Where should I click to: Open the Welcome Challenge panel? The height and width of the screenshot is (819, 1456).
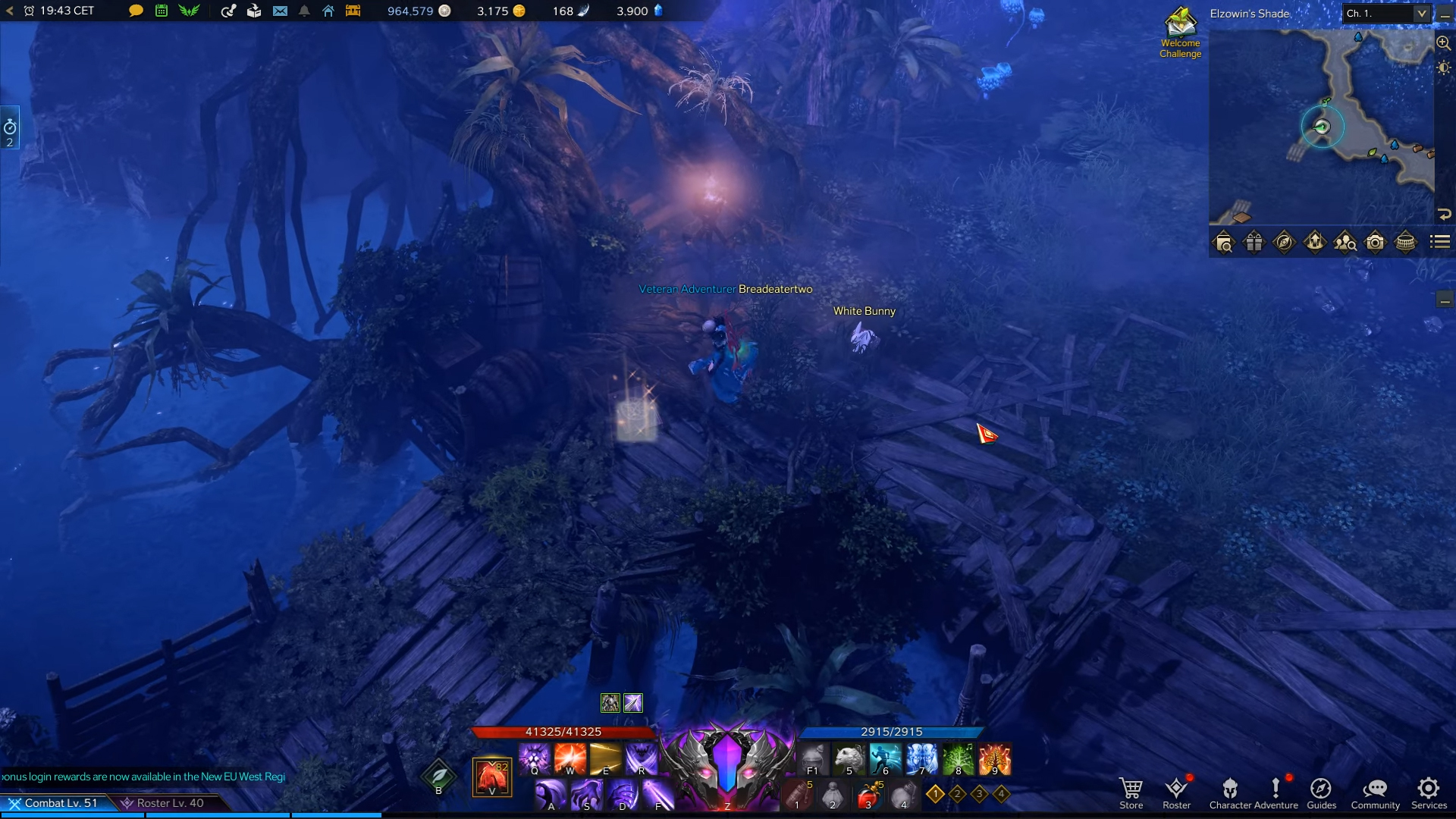click(1180, 32)
